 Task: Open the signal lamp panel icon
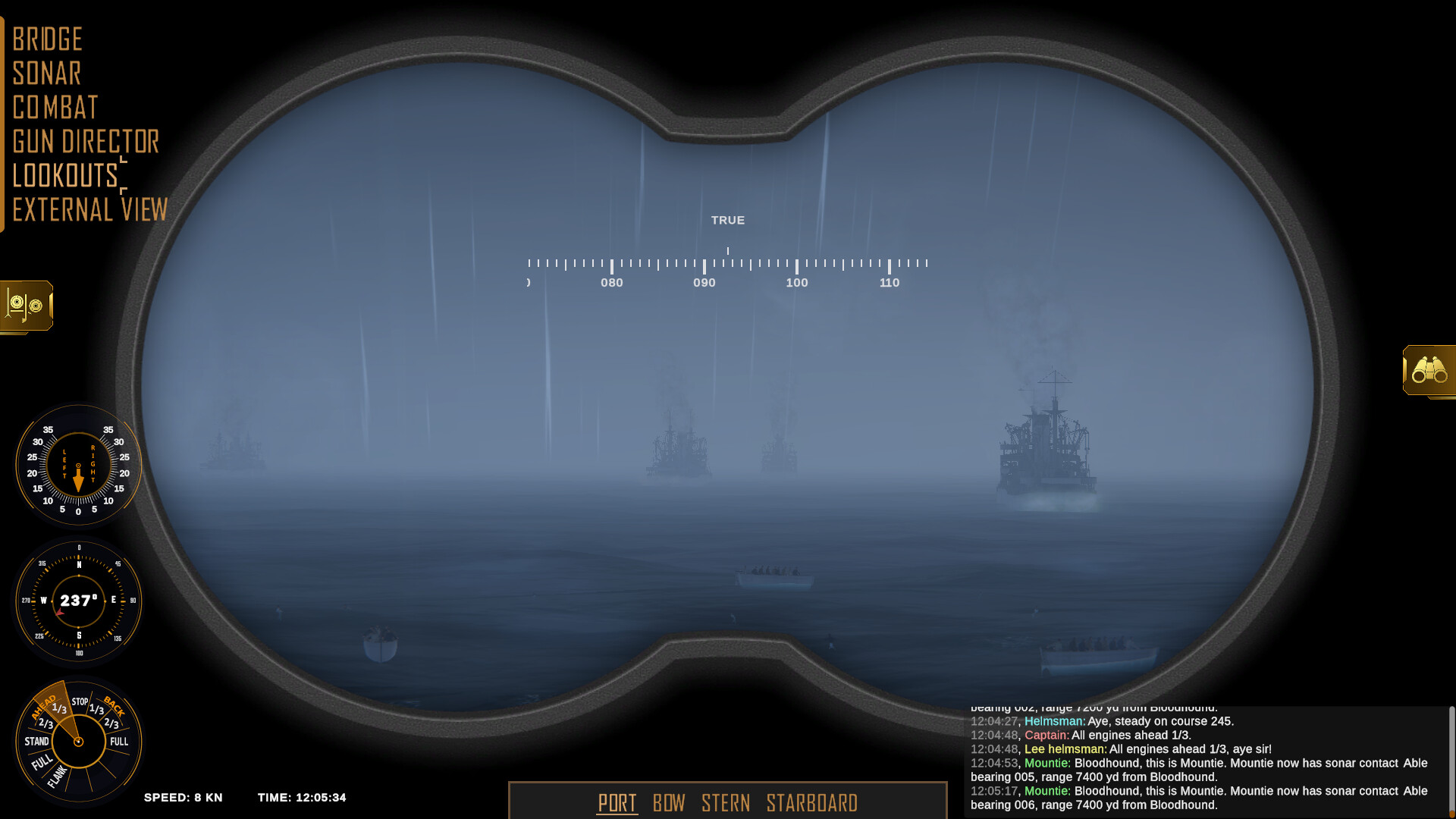(x=27, y=307)
